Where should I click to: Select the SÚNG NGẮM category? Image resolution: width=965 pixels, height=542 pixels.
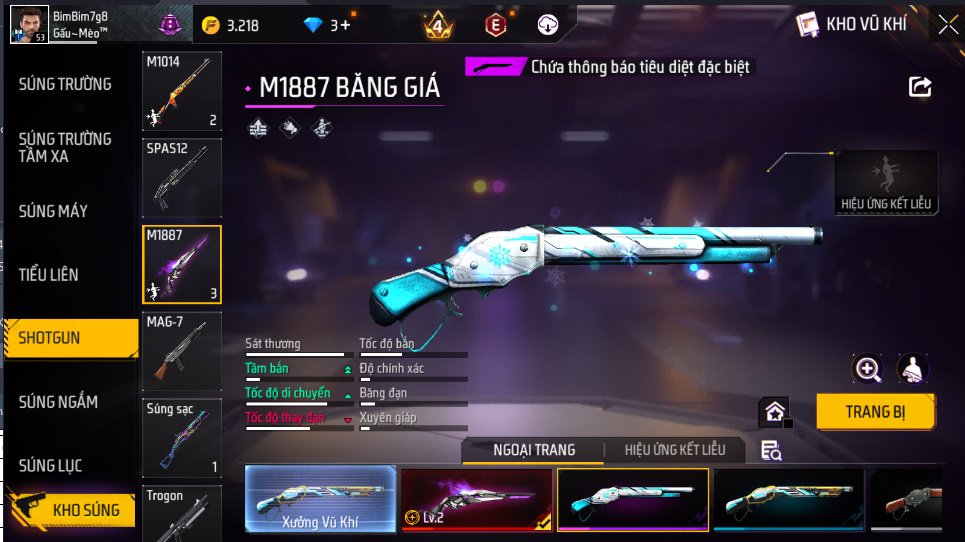click(x=59, y=402)
